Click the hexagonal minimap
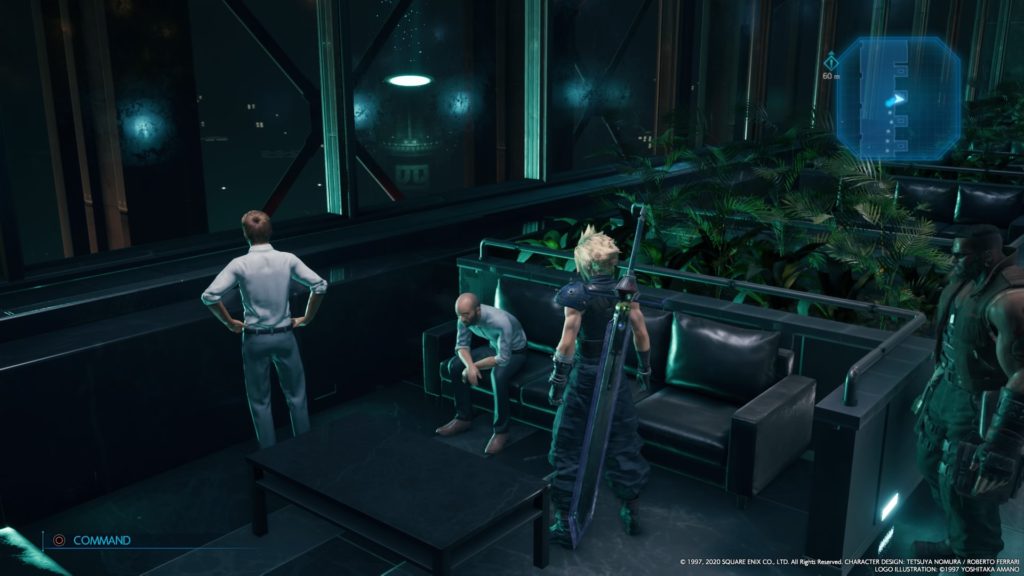The height and width of the screenshot is (576, 1024). tap(898, 98)
